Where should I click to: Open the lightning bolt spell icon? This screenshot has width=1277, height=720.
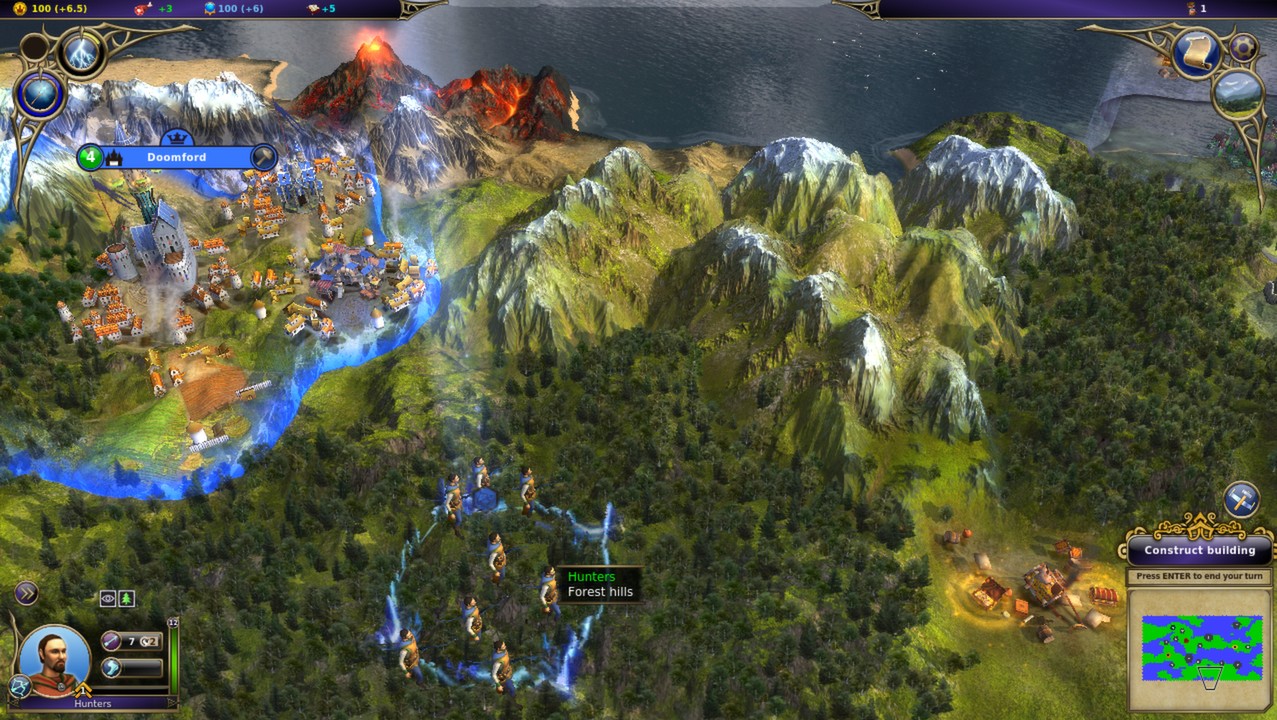tap(80, 52)
